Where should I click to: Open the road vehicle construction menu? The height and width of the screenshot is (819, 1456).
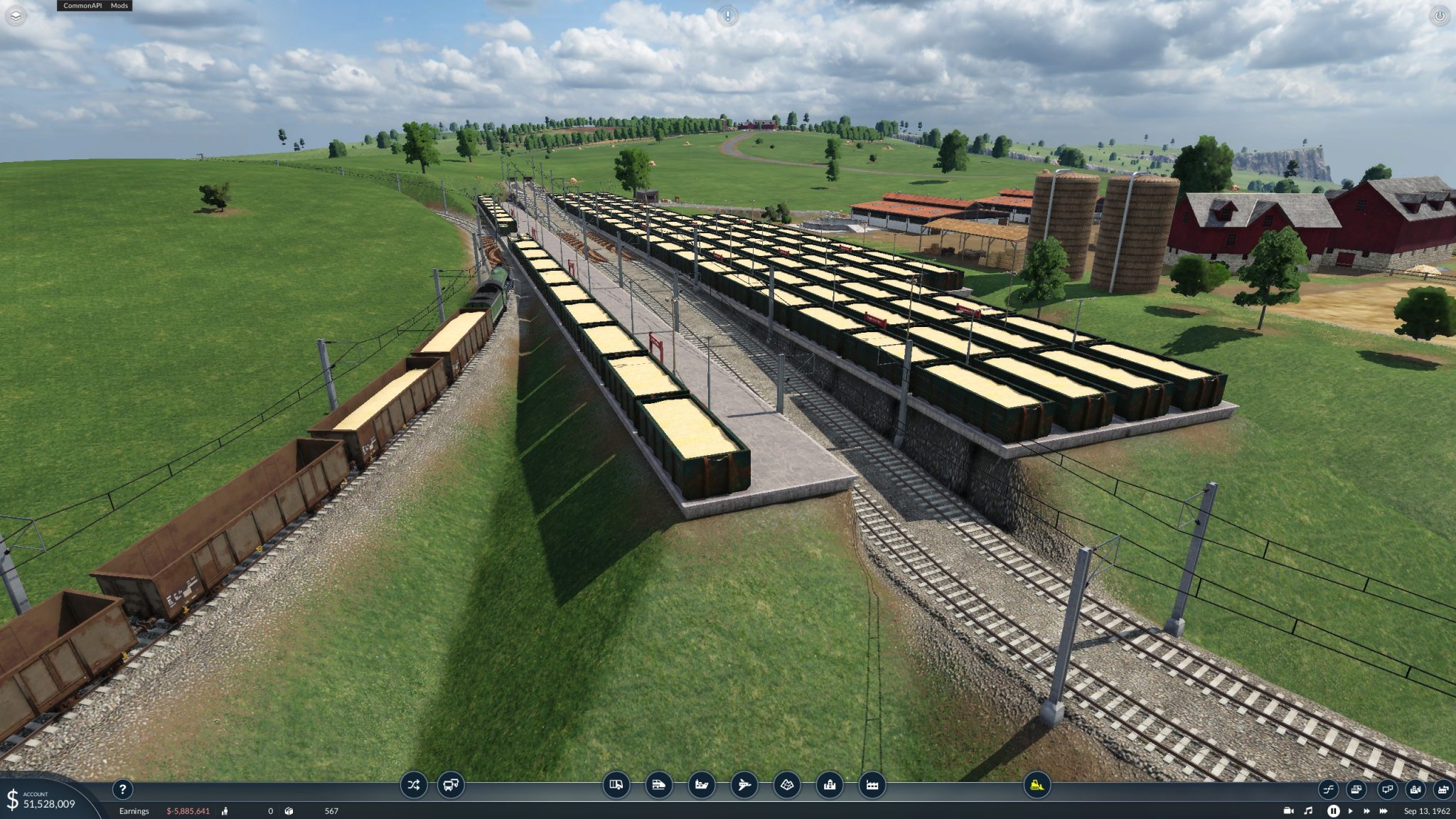[x=617, y=786]
